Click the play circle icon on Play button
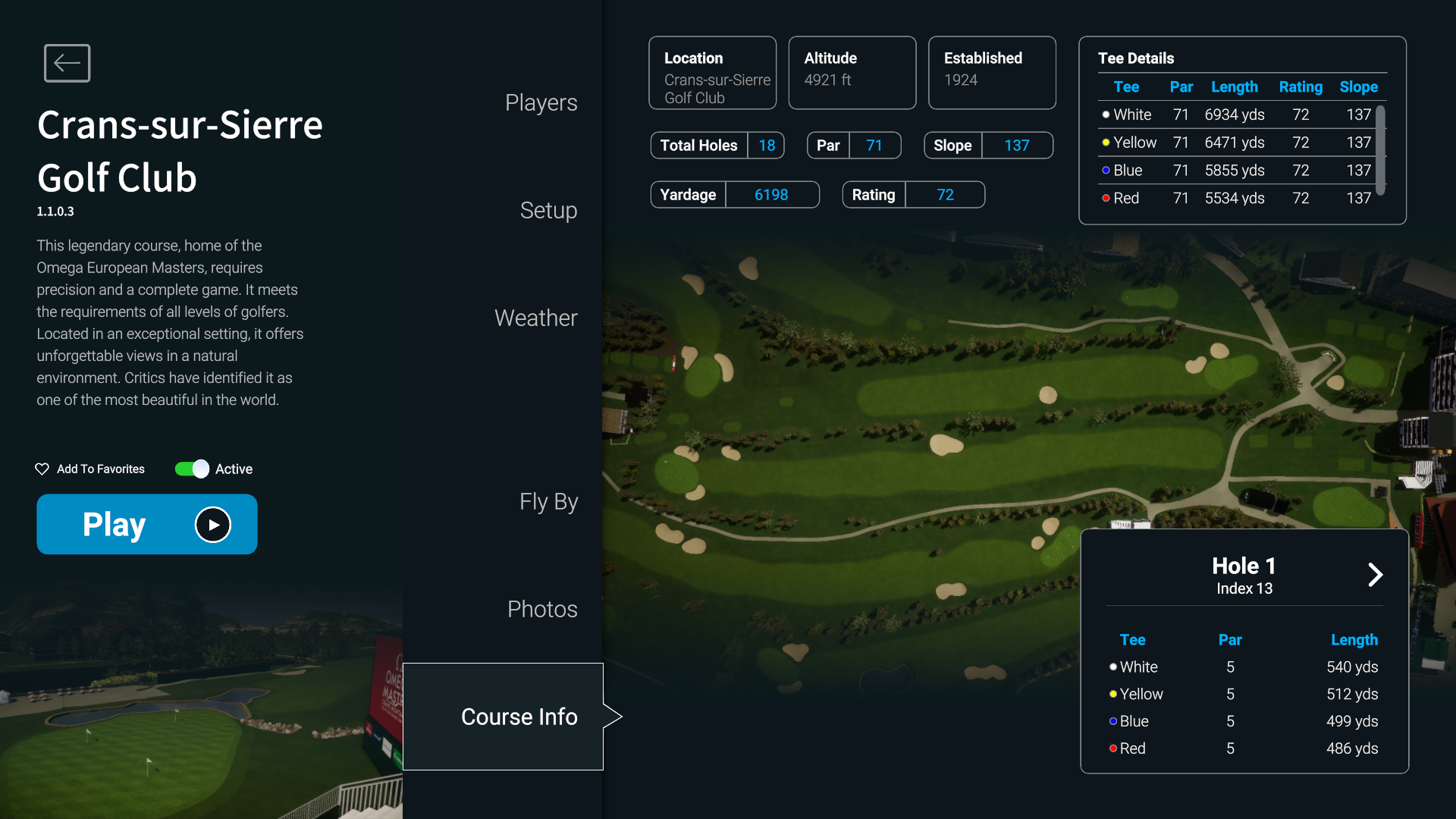This screenshot has width=1456, height=819. (212, 524)
